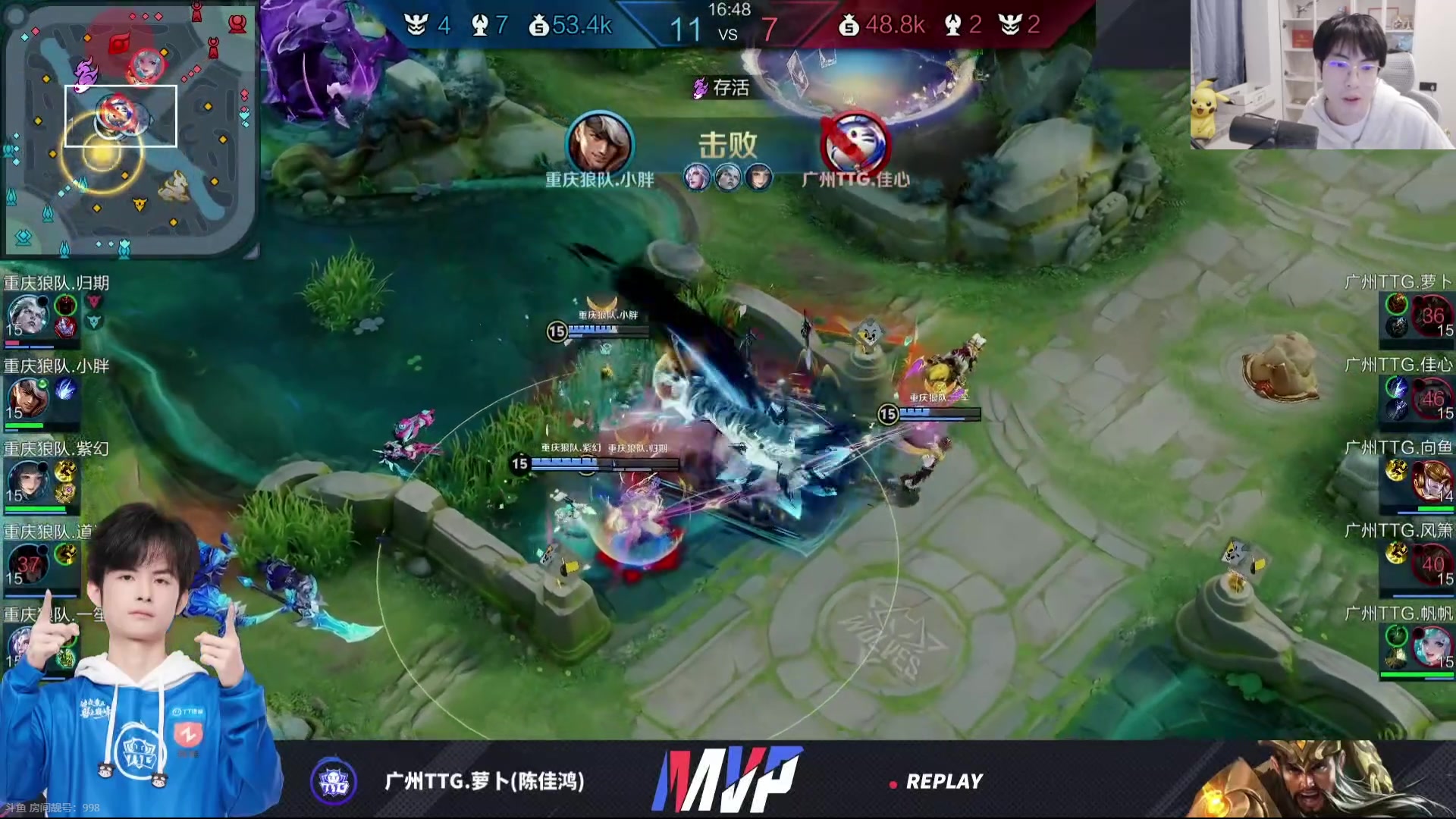Viewport: 1456px width, 819px height.
Task: Select 广州TTG.向鱼 hero portrait
Action: pos(1432,481)
